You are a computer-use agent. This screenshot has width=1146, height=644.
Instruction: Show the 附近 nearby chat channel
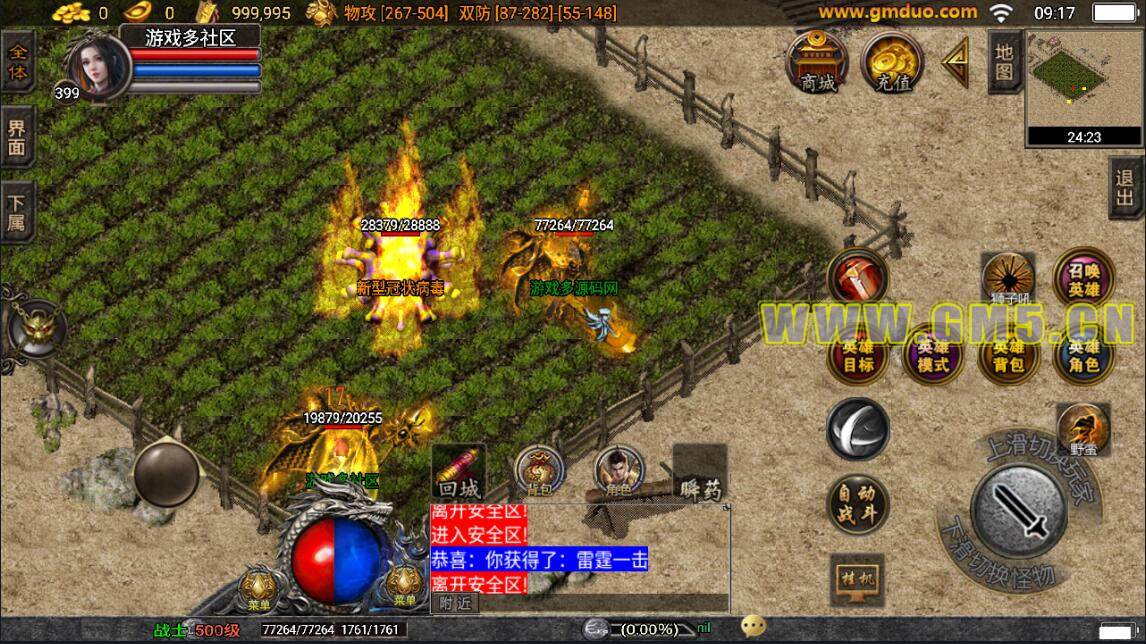455,602
